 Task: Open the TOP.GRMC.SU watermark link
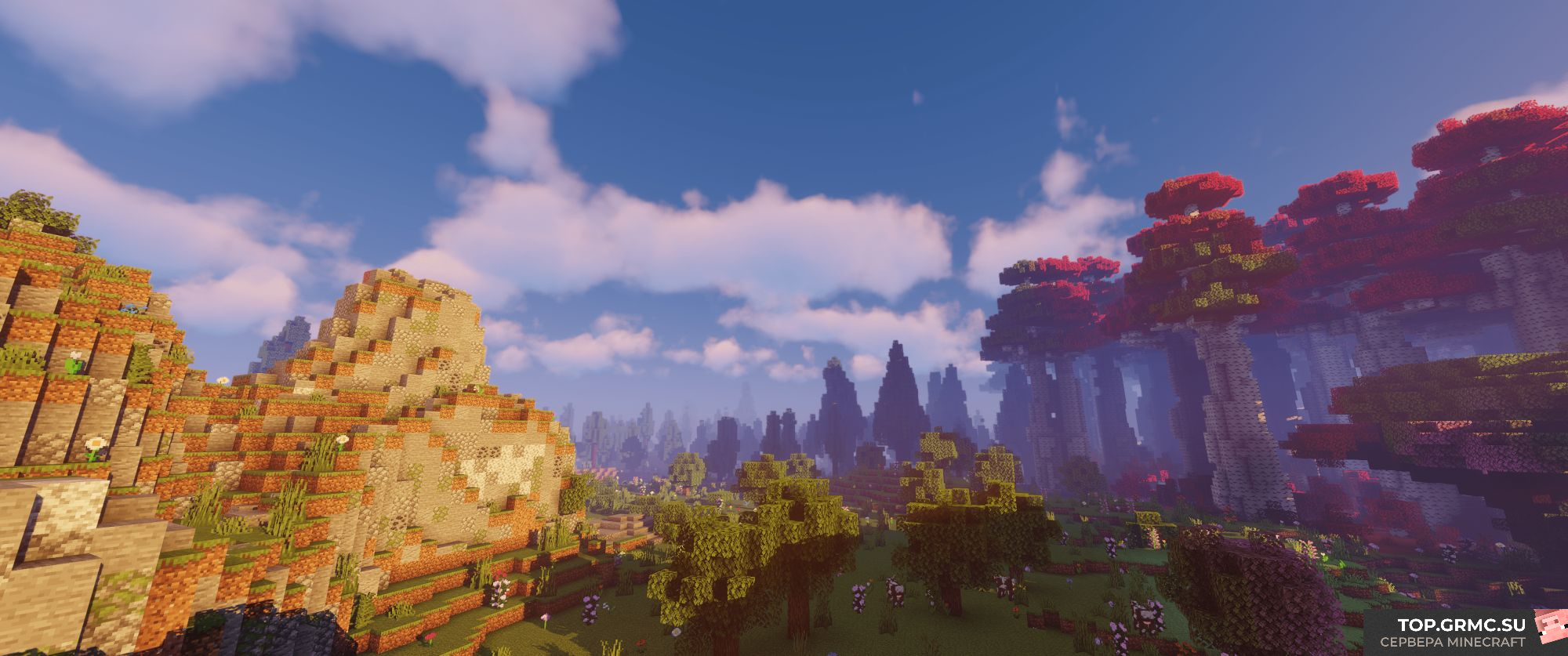(x=1461, y=625)
